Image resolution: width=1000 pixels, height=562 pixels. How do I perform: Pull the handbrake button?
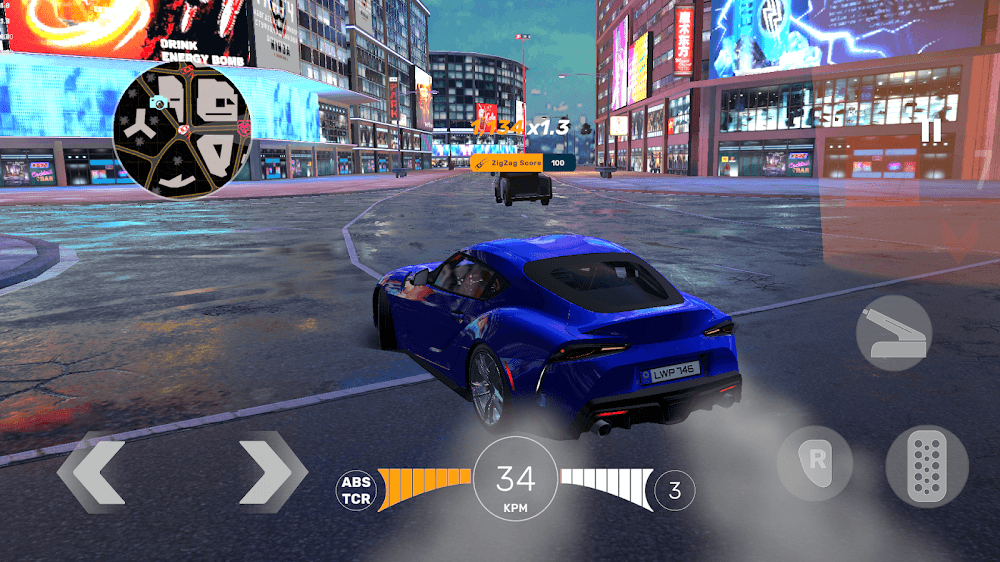click(894, 333)
